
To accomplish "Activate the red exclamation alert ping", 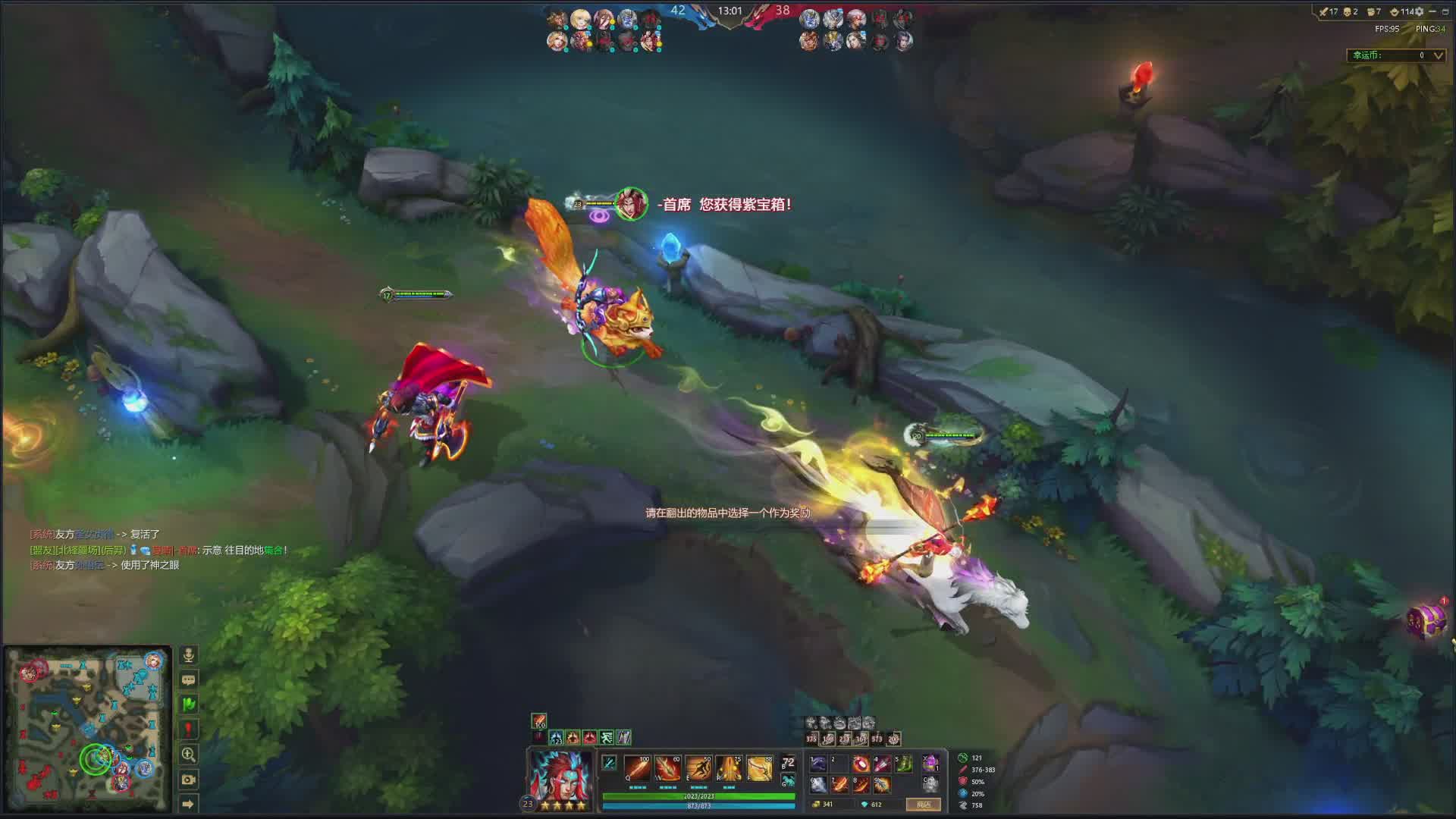I will [189, 730].
